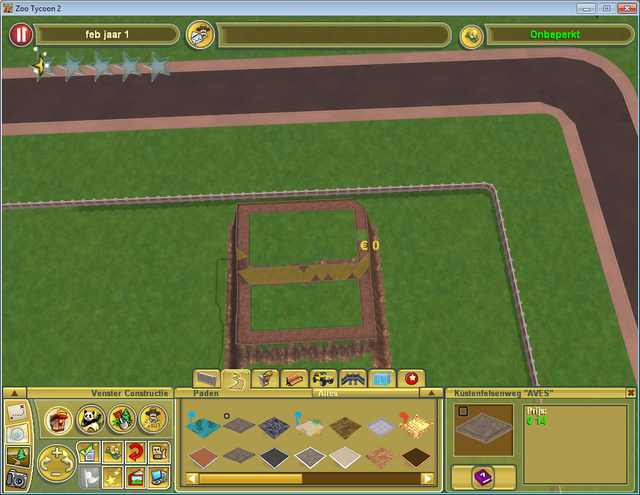Open the camera photo mode
This screenshot has height=495, width=640.
[16, 480]
